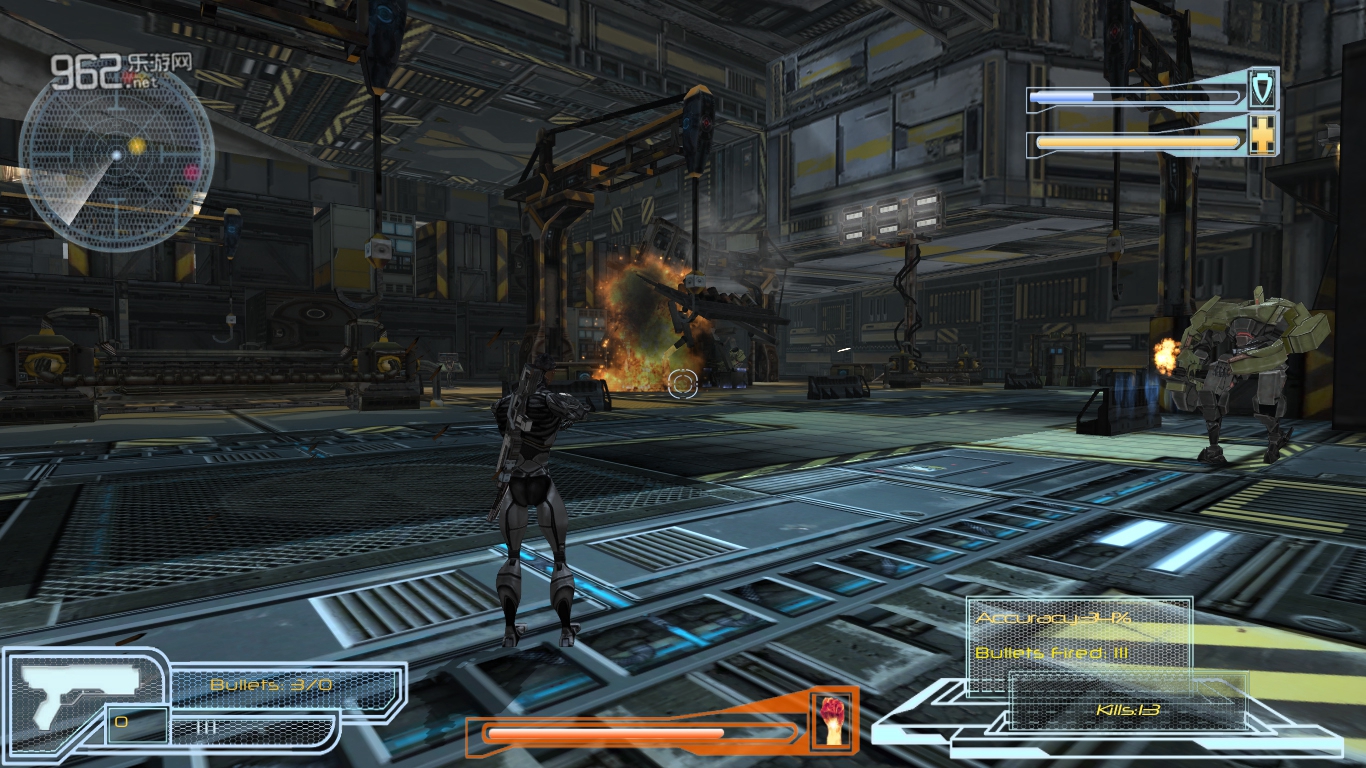
Task: Click the circular radar minimap
Action: (x=116, y=156)
